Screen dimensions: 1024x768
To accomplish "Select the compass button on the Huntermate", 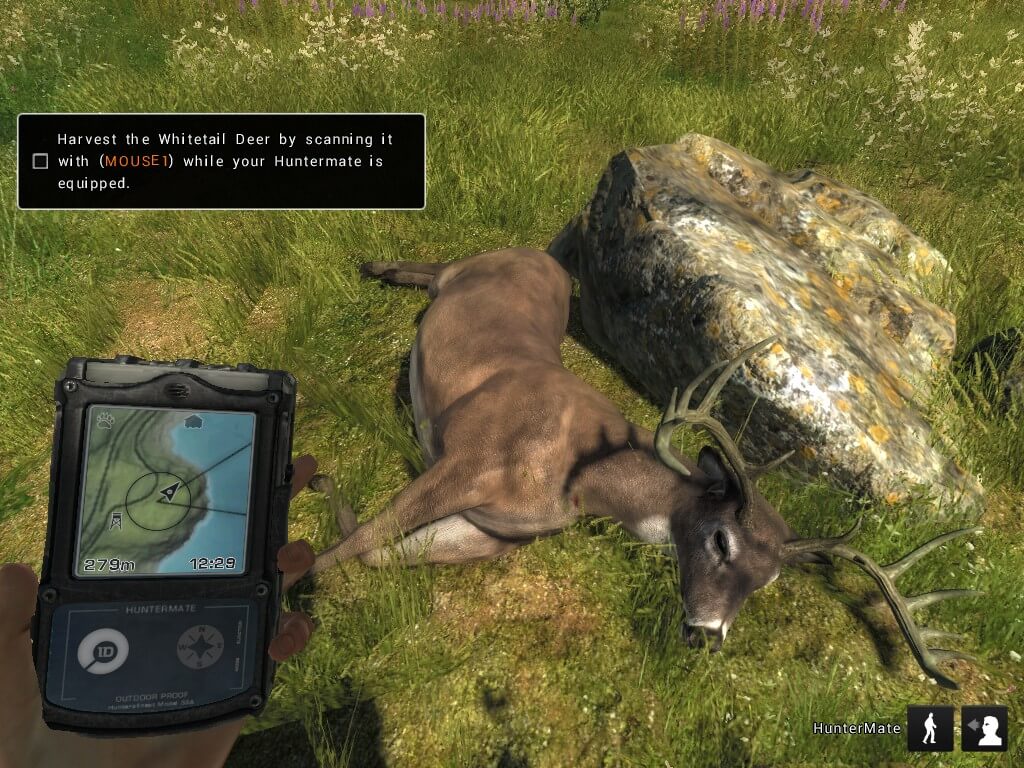I will [201, 647].
